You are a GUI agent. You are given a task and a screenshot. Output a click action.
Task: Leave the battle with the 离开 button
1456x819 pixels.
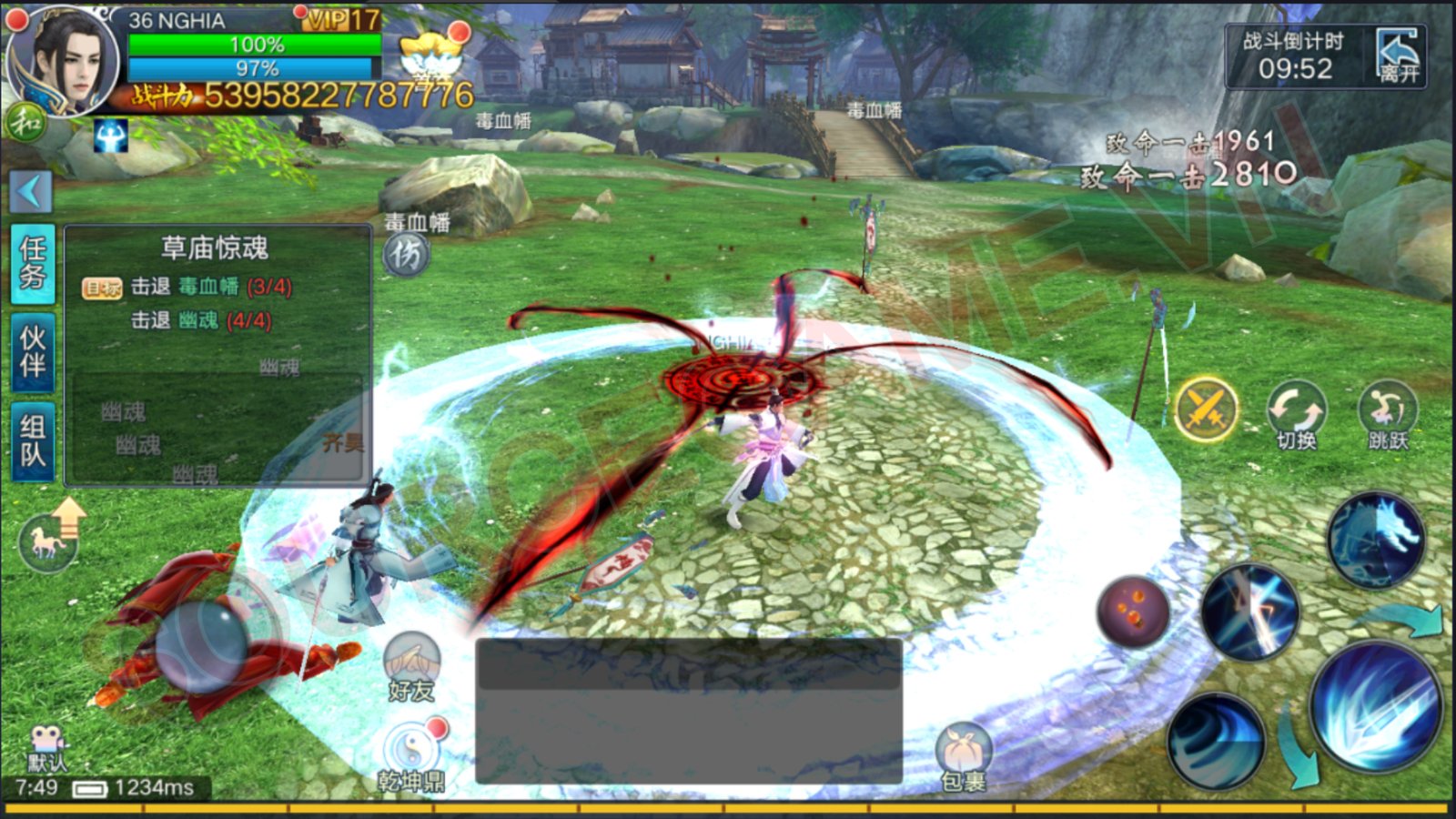1397,56
